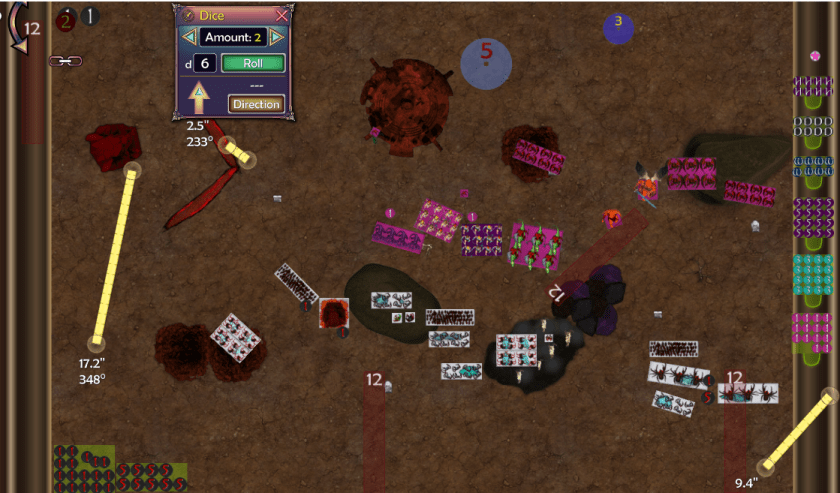This screenshot has height=493, width=840.
Task: Increase the dice amount with right arrow
Action: [277, 38]
